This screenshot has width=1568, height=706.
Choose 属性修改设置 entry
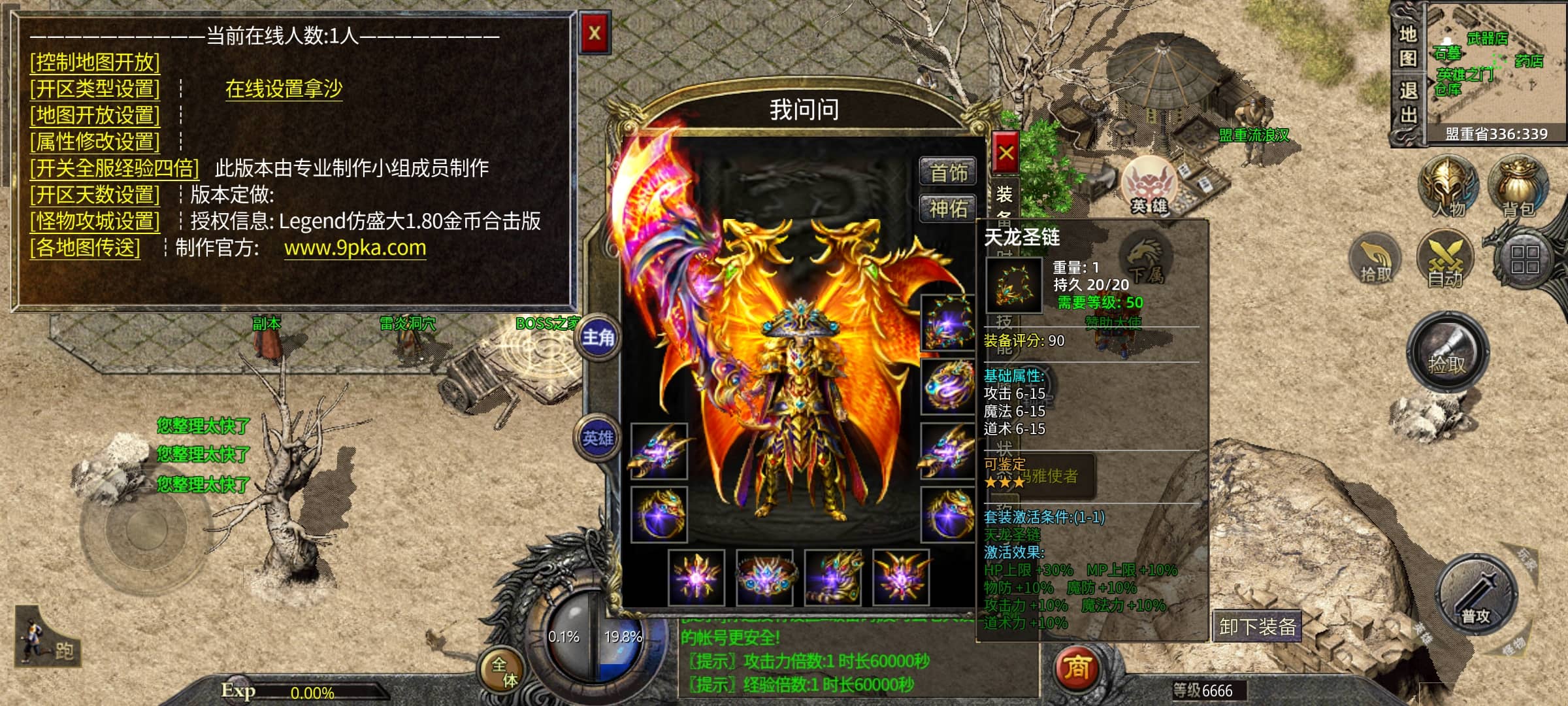(x=95, y=141)
